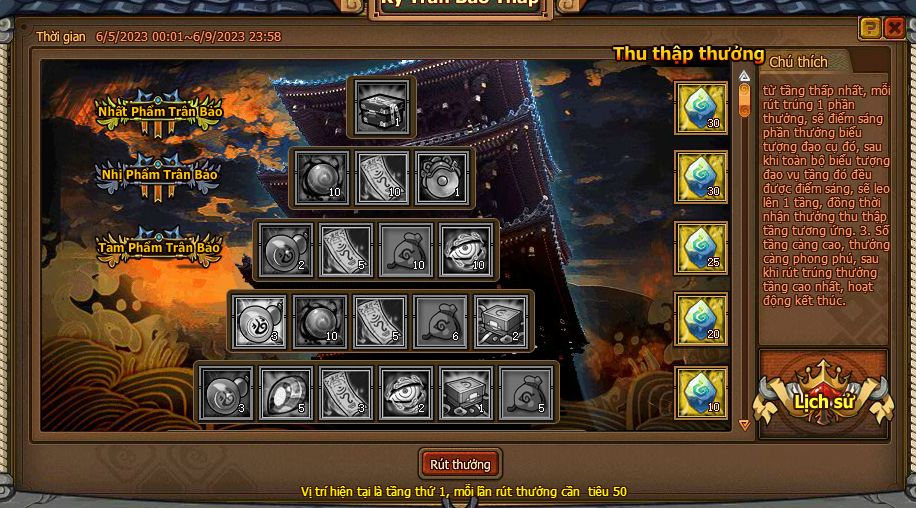
Task: Close the treasure tower window
Action: click(x=895, y=28)
